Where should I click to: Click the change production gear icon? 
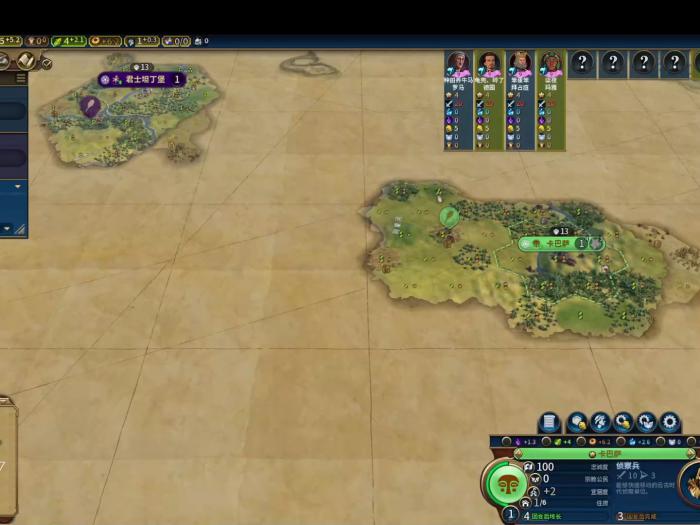tap(669, 422)
